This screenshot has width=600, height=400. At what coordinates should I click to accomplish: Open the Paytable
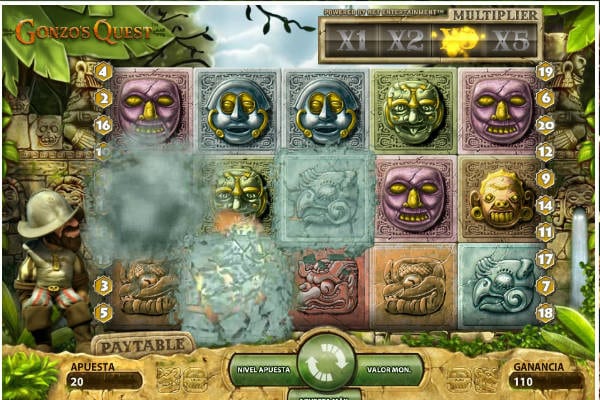pos(143,345)
